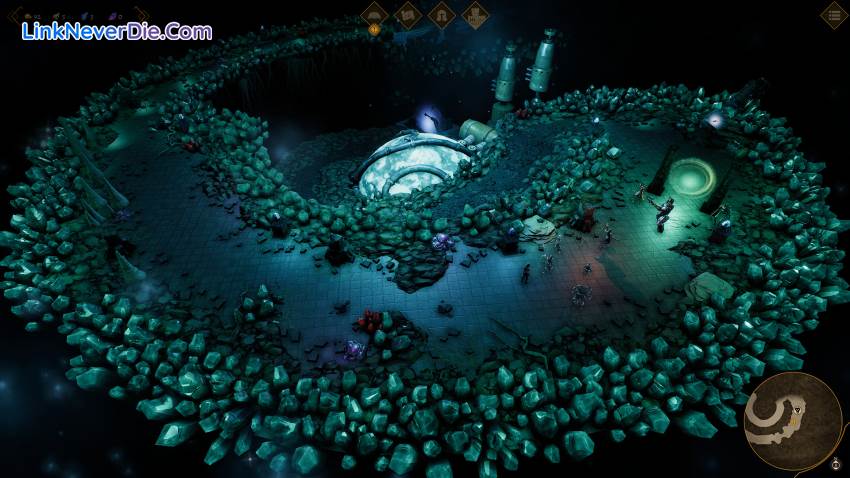Open the list menu in the corner
This screenshot has width=850, height=478.
coord(834,14)
